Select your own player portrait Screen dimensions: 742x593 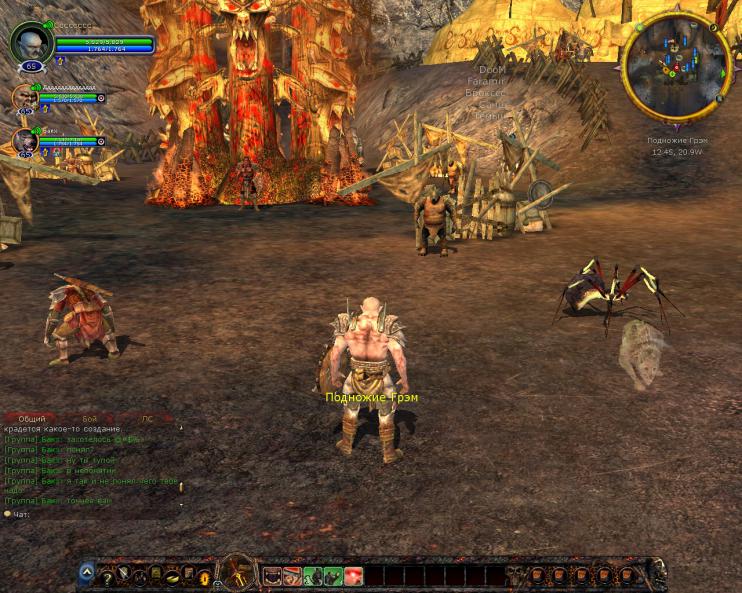pyautogui.click(x=29, y=43)
